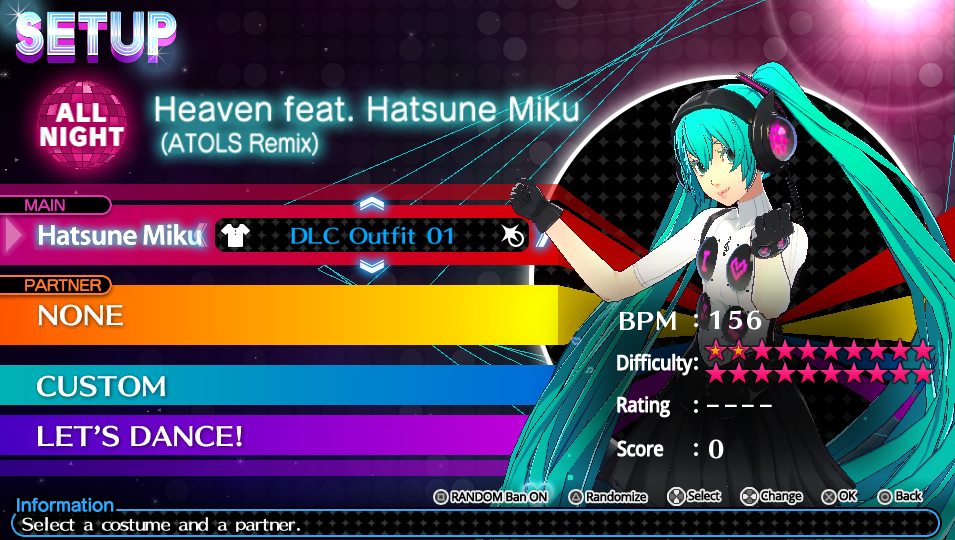Select the Hatsune Miku main dancer row

click(x=118, y=236)
